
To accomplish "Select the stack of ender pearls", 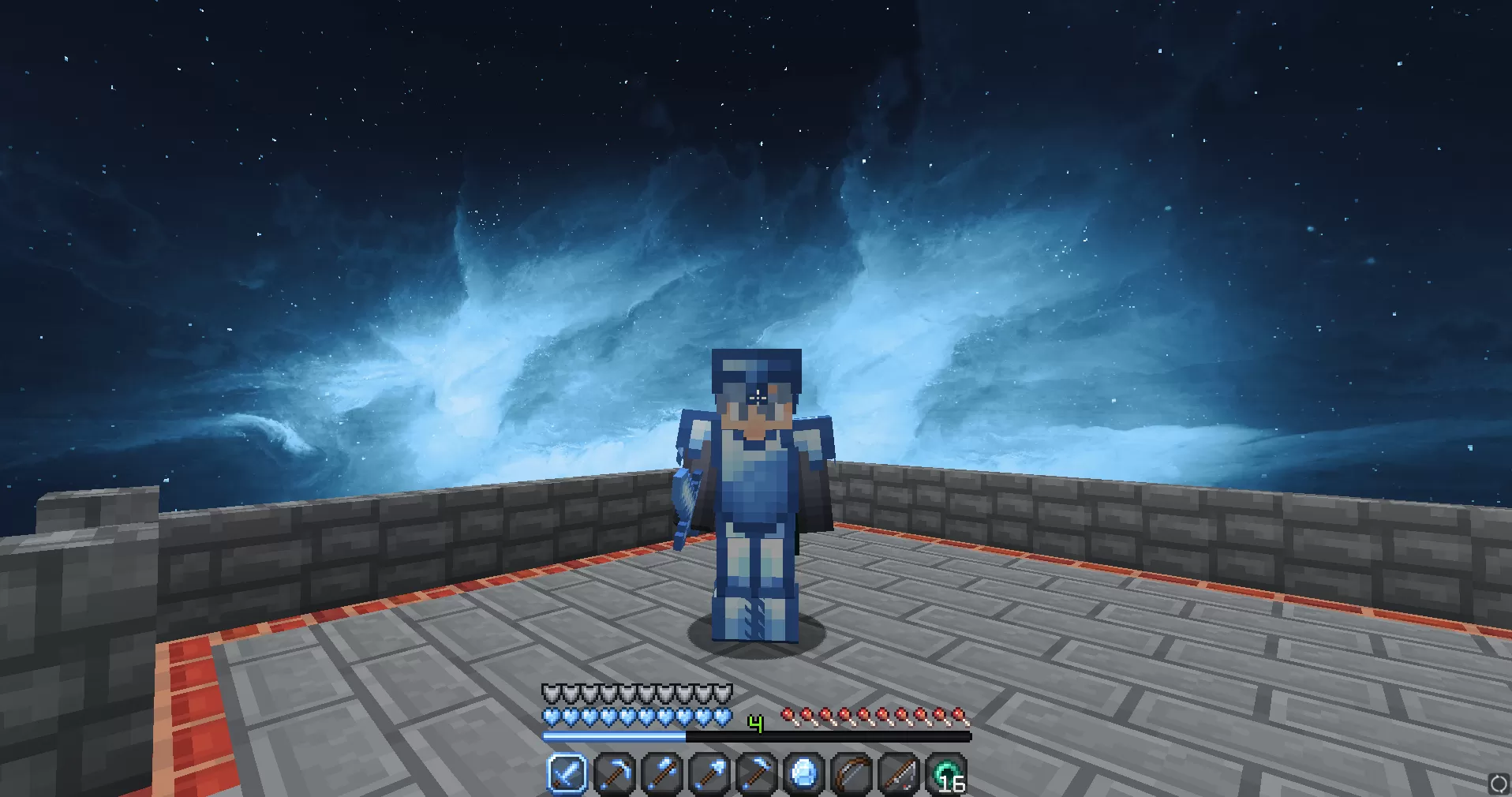I will 947,773.
